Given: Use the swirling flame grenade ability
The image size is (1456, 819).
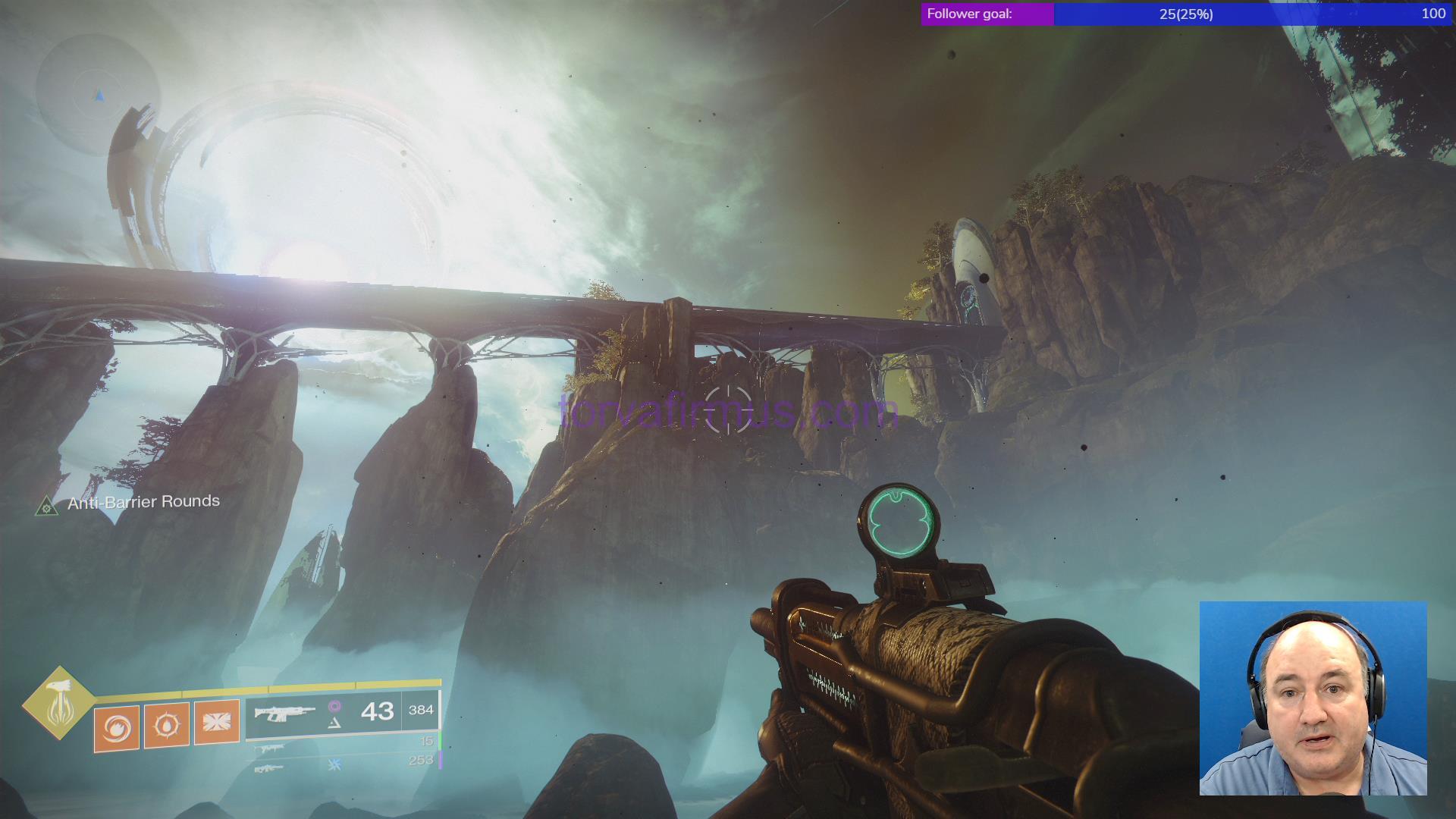Looking at the screenshot, I should point(117,728).
